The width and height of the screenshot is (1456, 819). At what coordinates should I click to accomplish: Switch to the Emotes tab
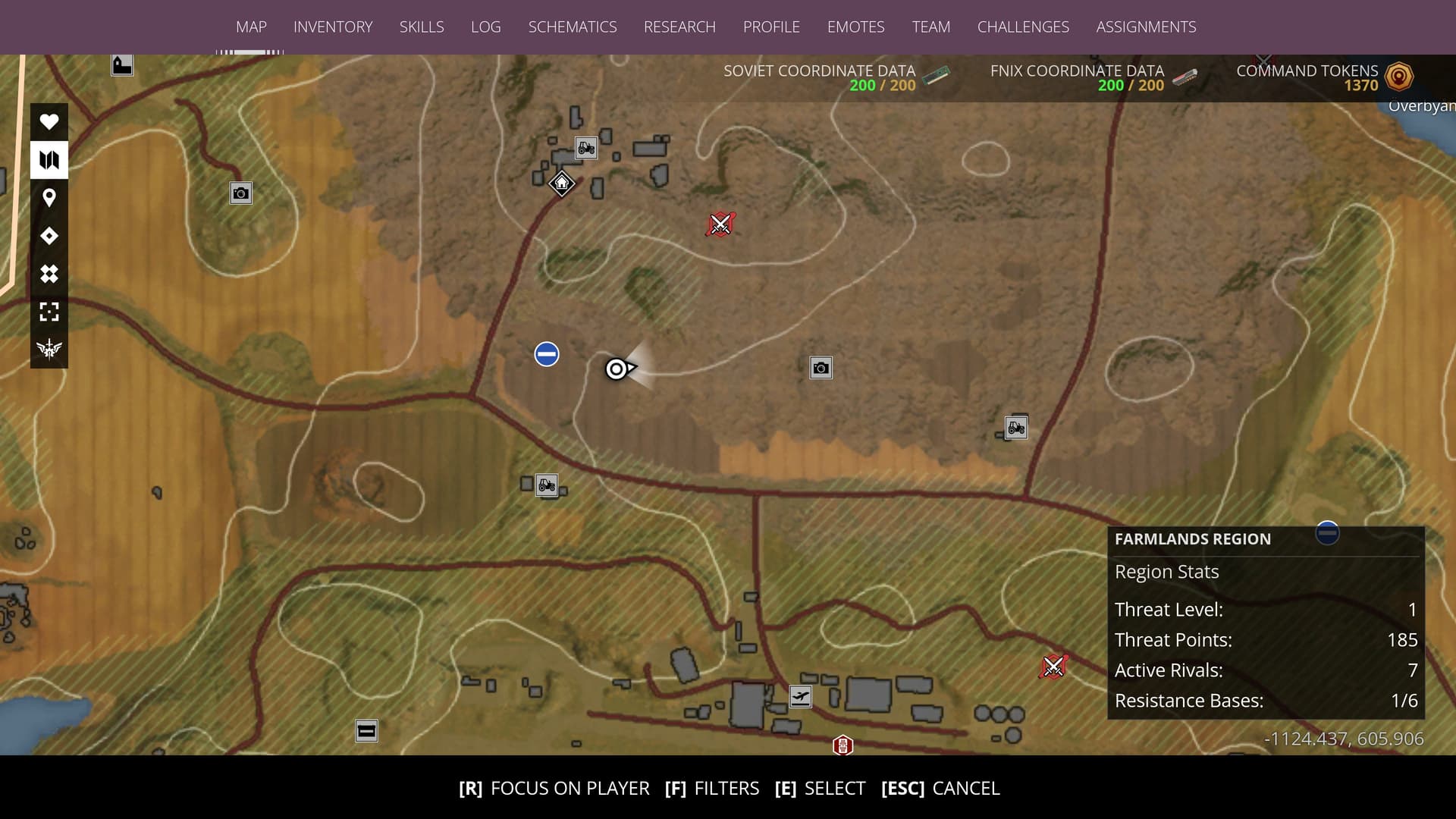(x=855, y=27)
